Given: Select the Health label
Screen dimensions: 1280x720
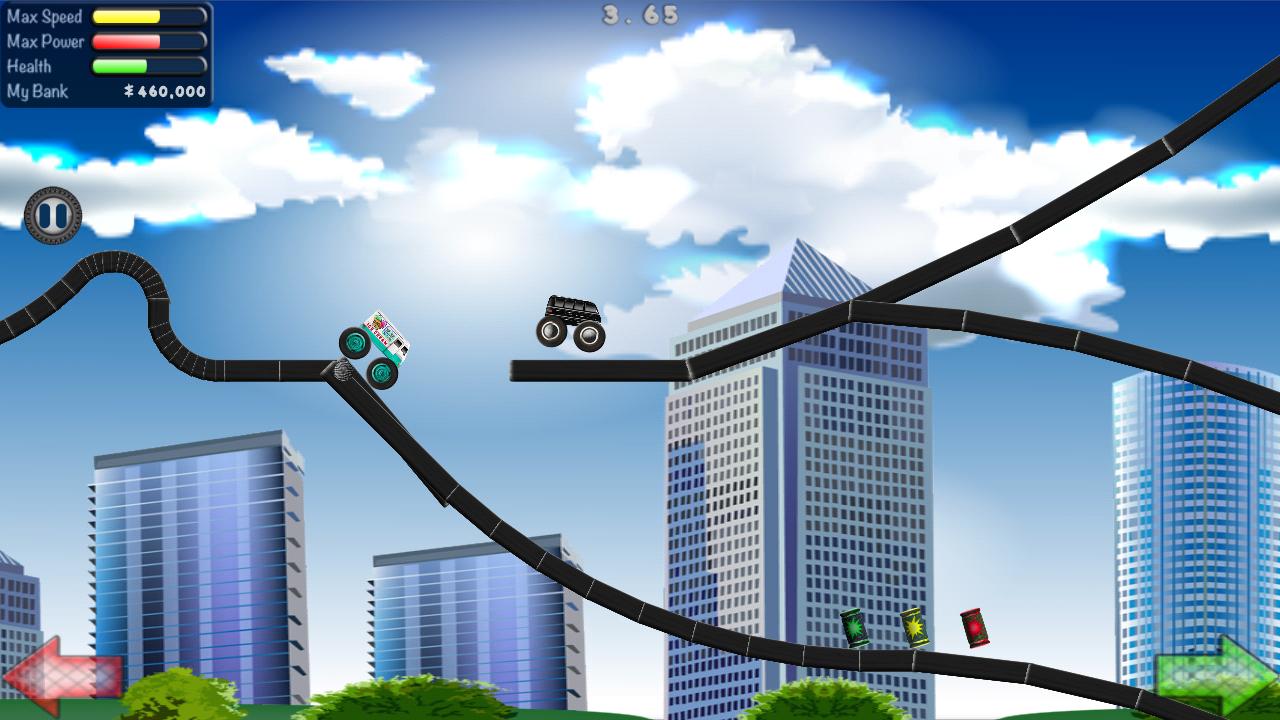Looking at the screenshot, I should [30, 66].
